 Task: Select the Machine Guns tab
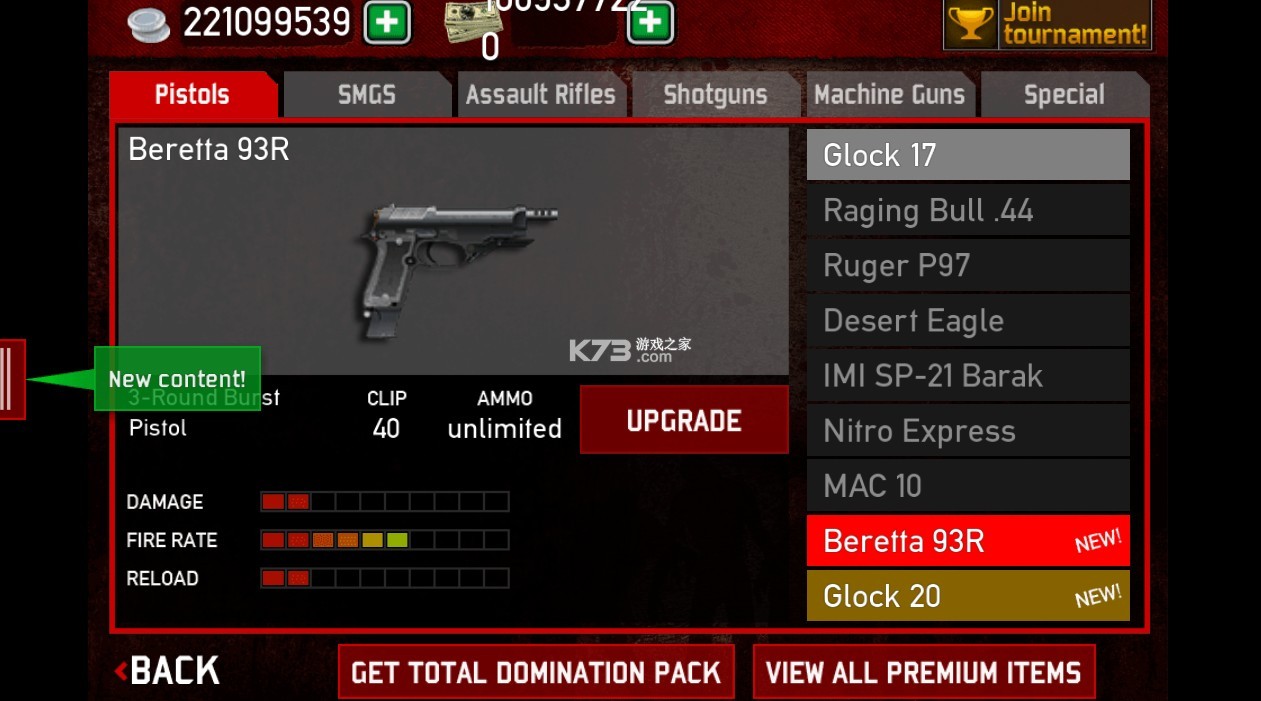point(889,95)
